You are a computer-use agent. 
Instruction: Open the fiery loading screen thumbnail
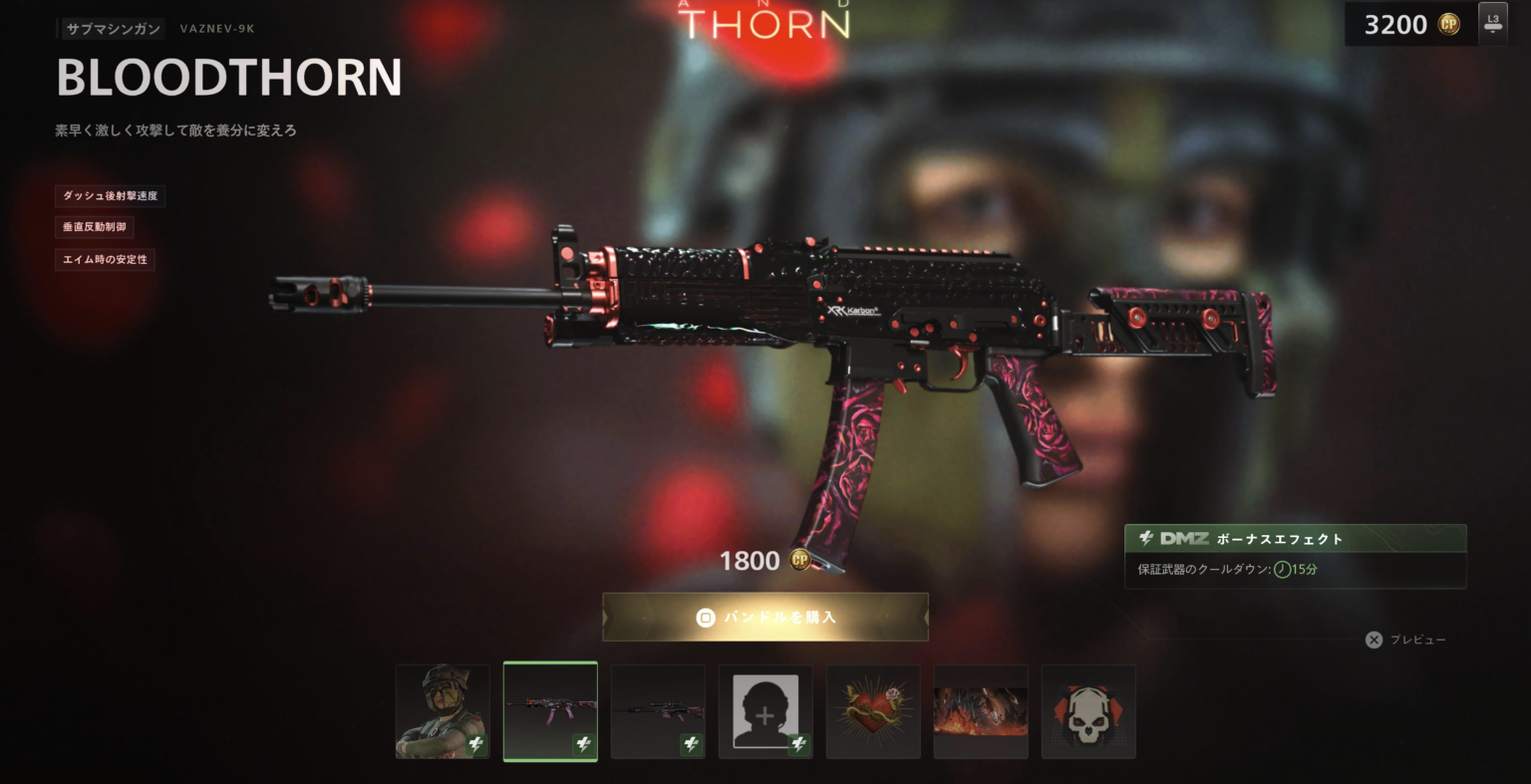pyautogui.click(x=981, y=710)
